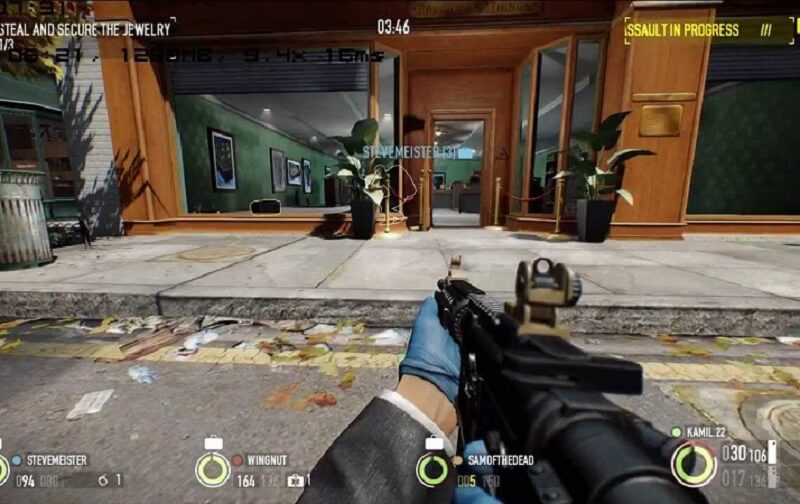This screenshot has width=800, height=504.
Task: Select the Steal and Secure the Jewelry objective
Action: (88, 27)
